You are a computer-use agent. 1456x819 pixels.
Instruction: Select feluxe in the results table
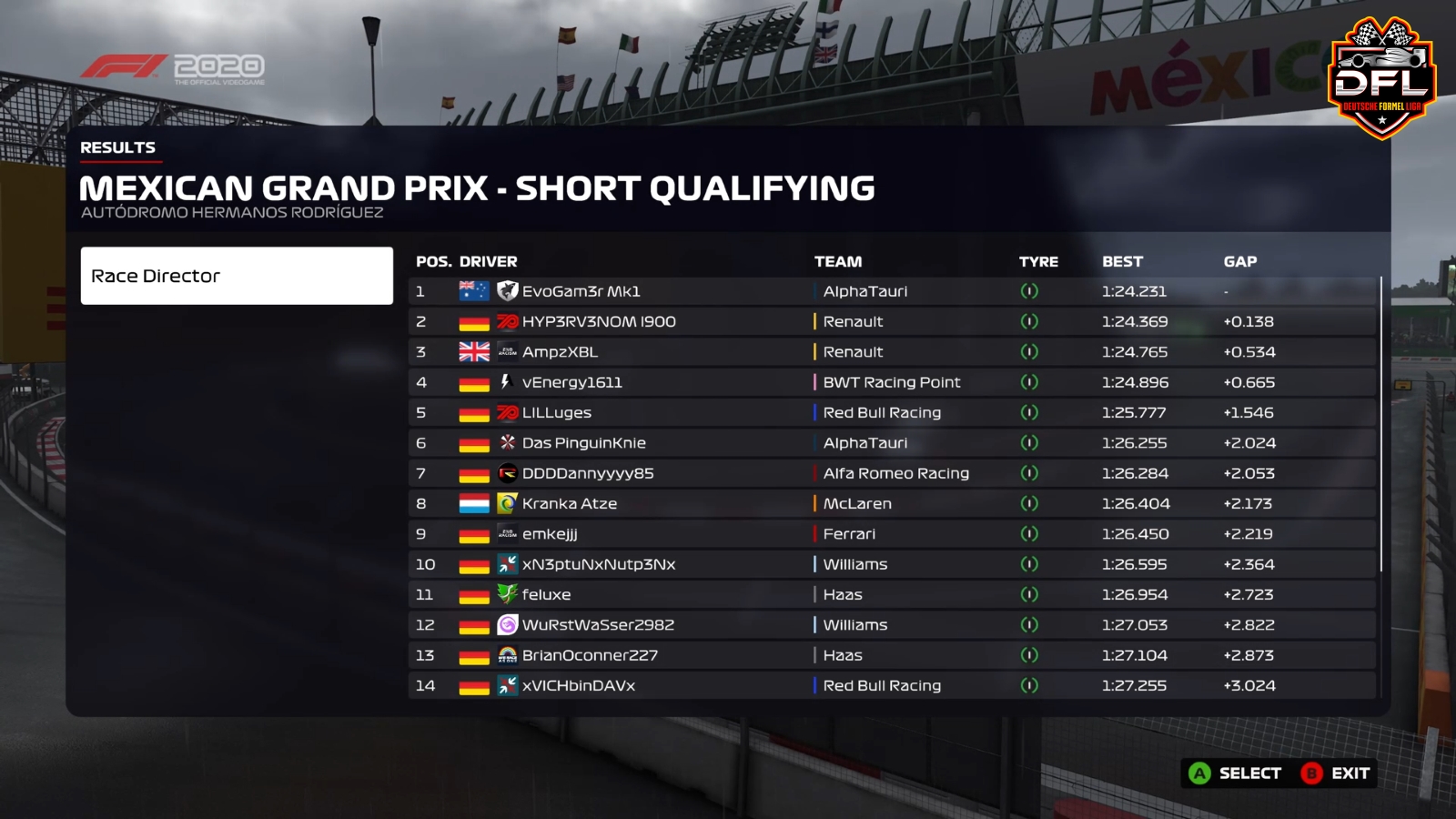[x=546, y=594]
